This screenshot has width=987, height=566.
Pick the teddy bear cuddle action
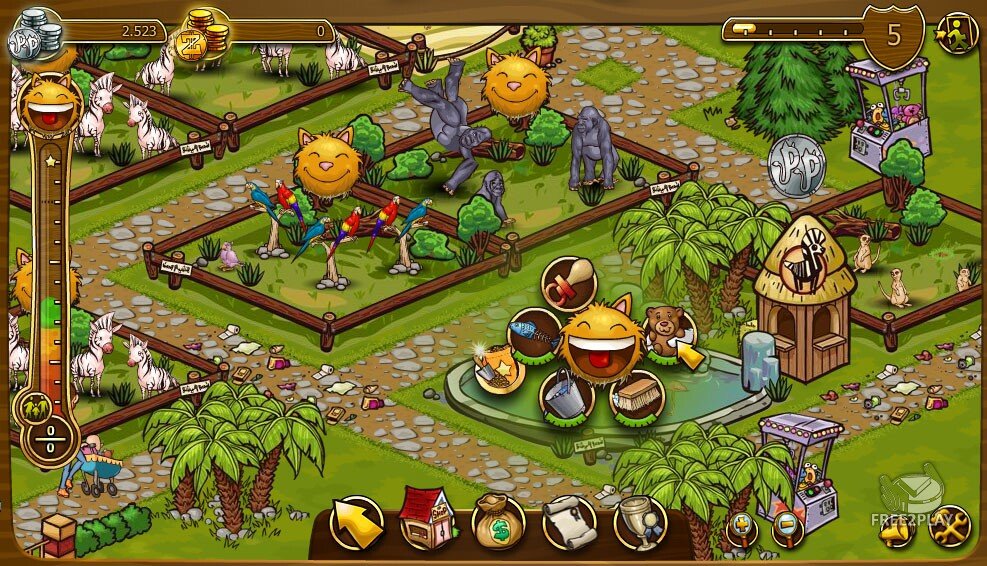[663, 331]
